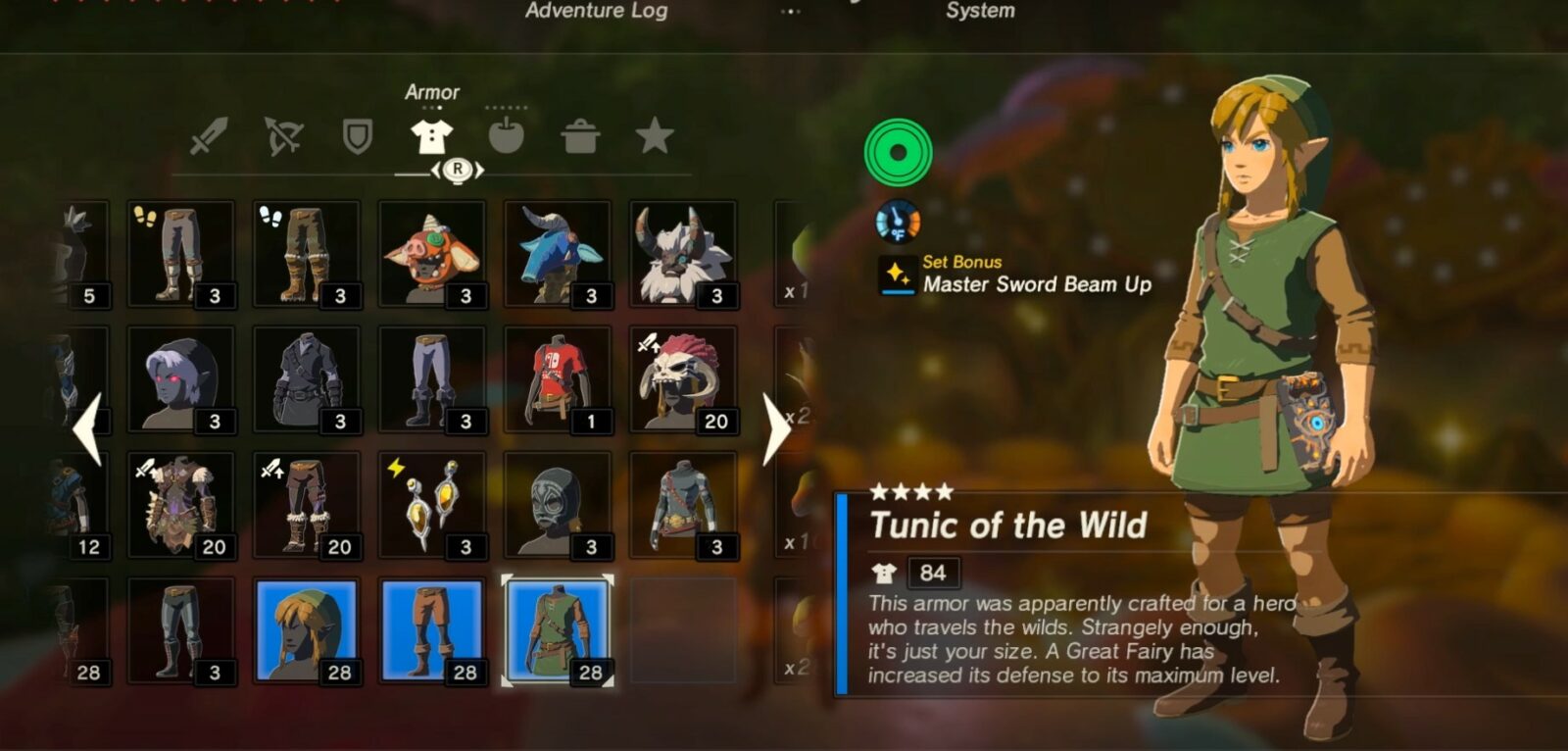The width and height of the screenshot is (1568, 751).
Task: Switch to the cooking pot food category
Action: tap(580, 136)
